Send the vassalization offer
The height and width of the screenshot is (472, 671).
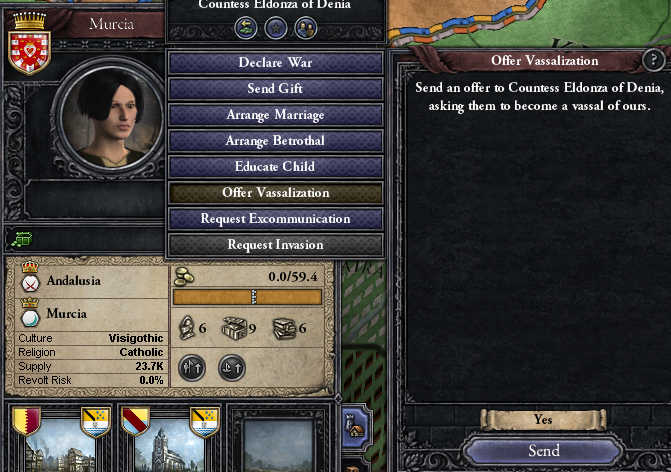[543, 451]
